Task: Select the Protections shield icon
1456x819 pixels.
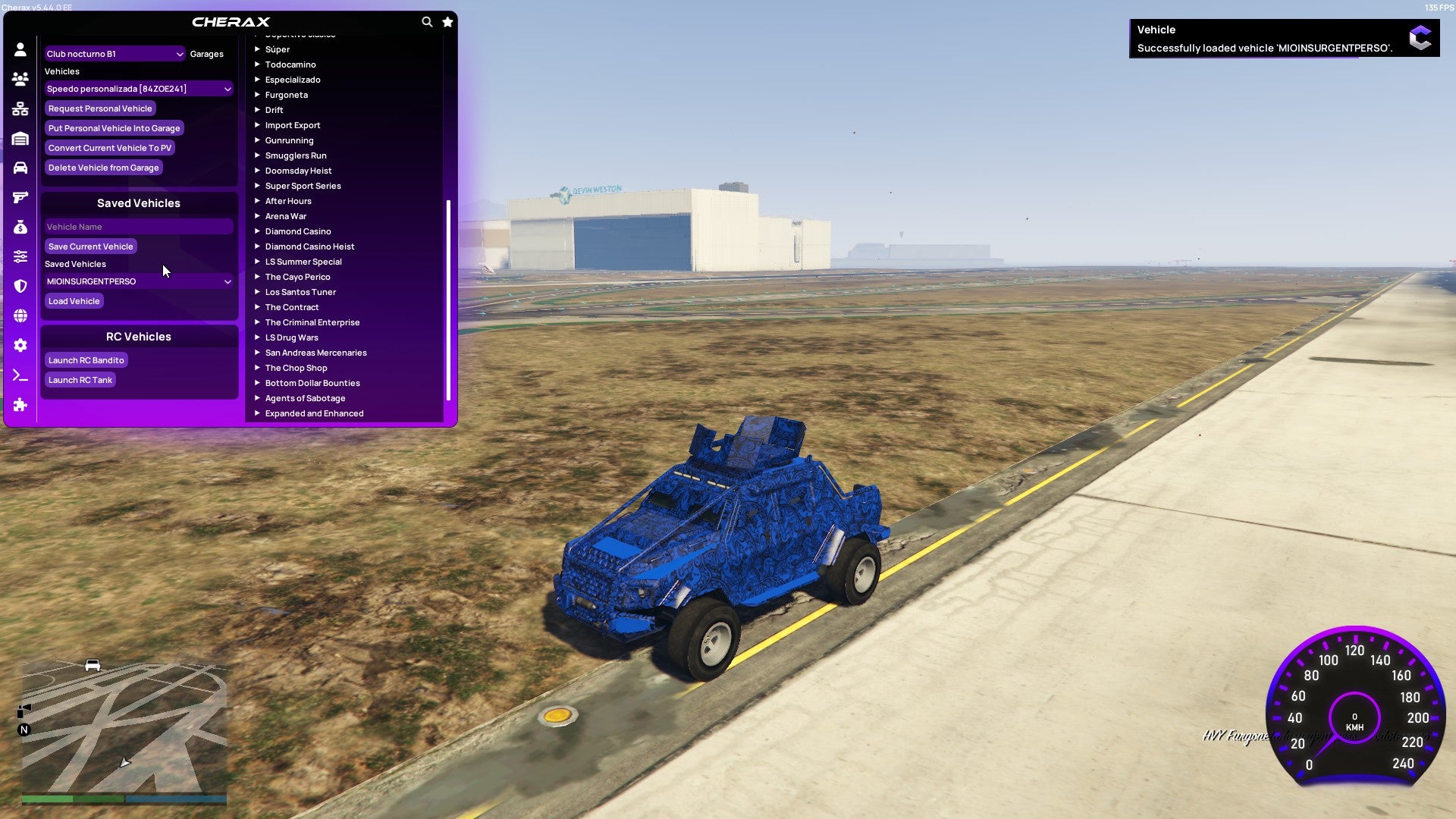Action: 20,286
